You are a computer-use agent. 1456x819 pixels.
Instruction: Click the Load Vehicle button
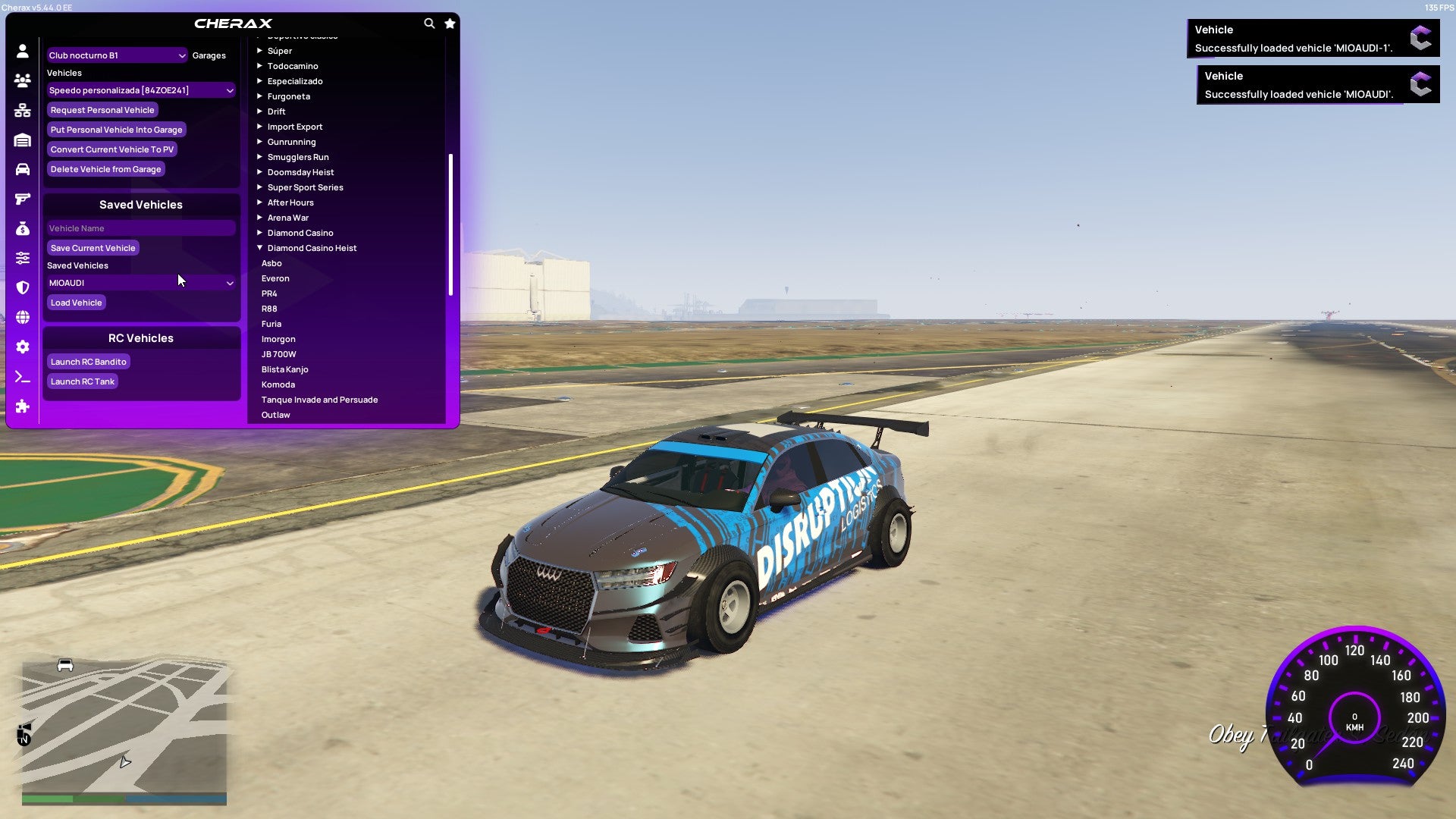(x=76, y=302)
